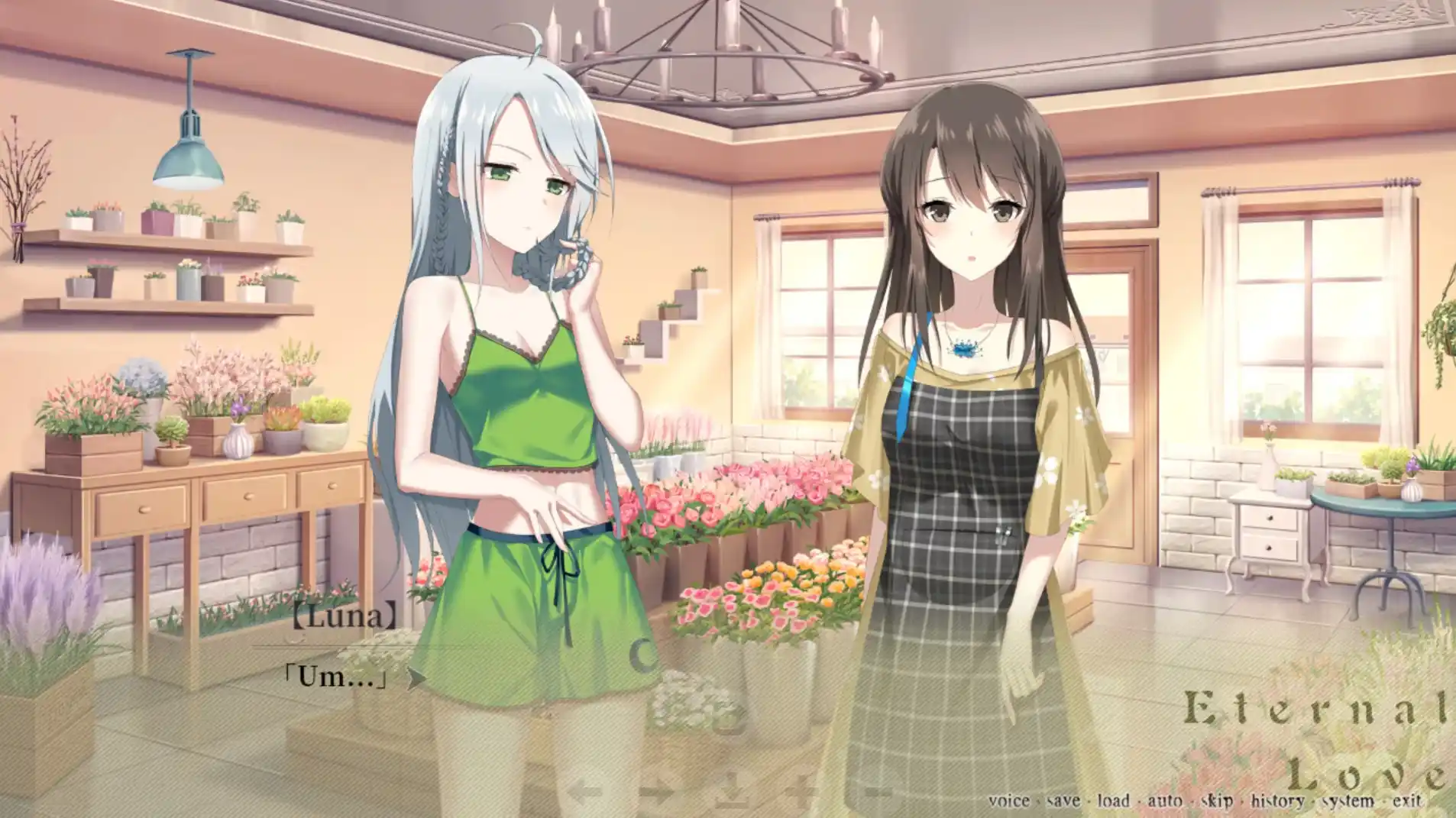This screenshot has height=818, width=1456.
Task: Click save to store your progress
Action: coord(1062,799)
